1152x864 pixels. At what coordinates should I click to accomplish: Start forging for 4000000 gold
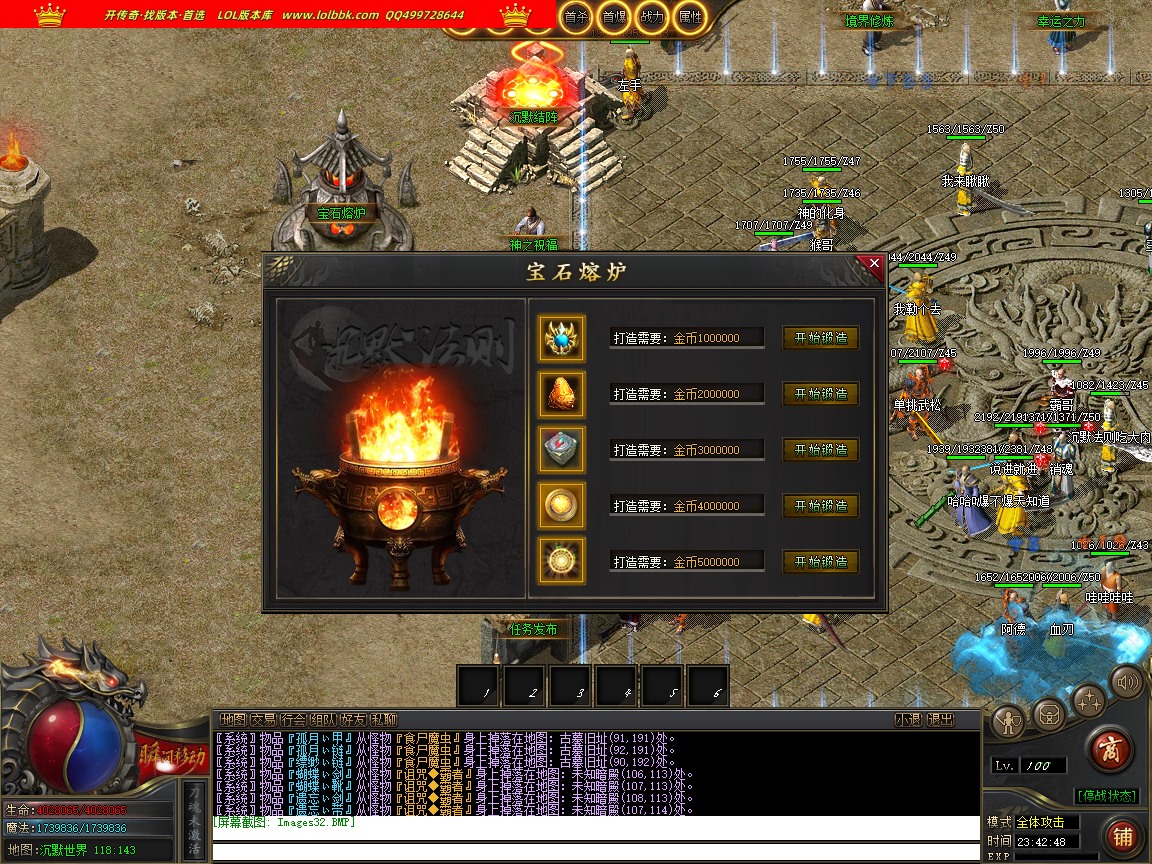(820, 506)
